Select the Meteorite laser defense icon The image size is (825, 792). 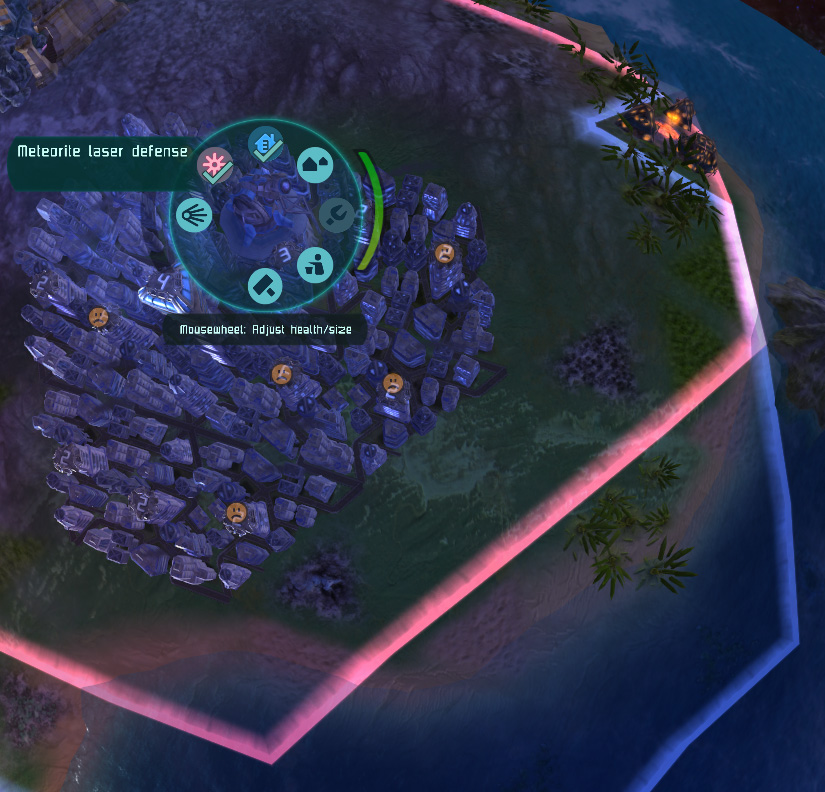[215, 166]
